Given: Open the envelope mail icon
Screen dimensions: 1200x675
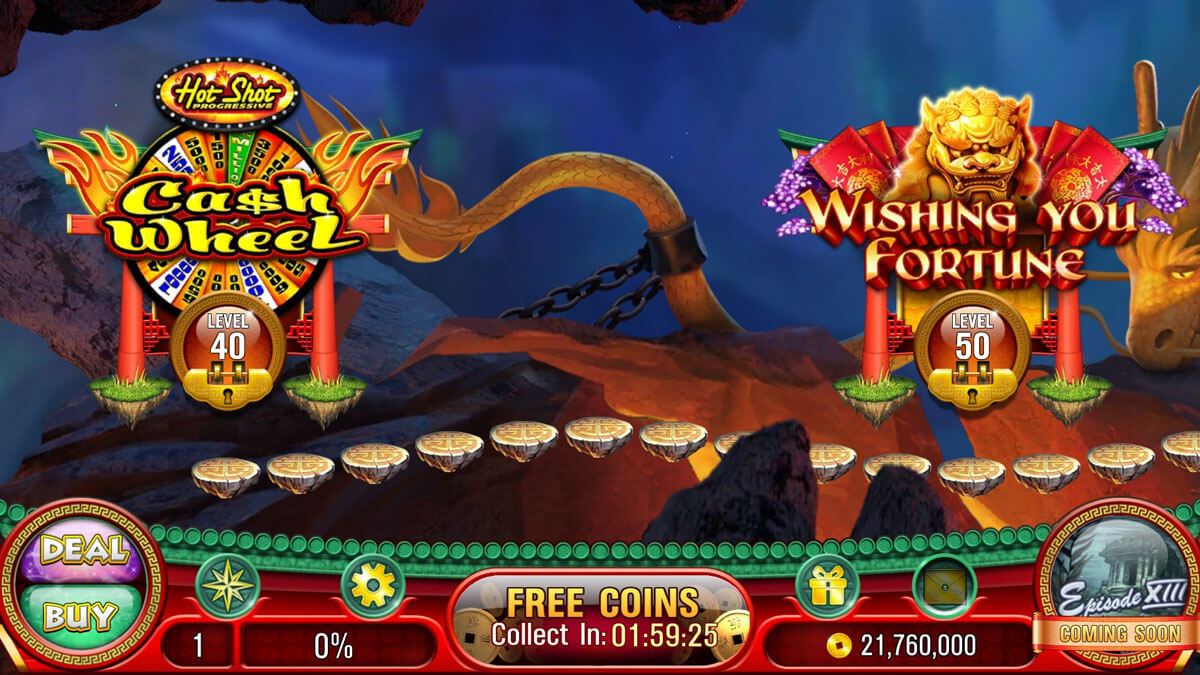Looking at the screenshot, I should [x=944, y=587].
